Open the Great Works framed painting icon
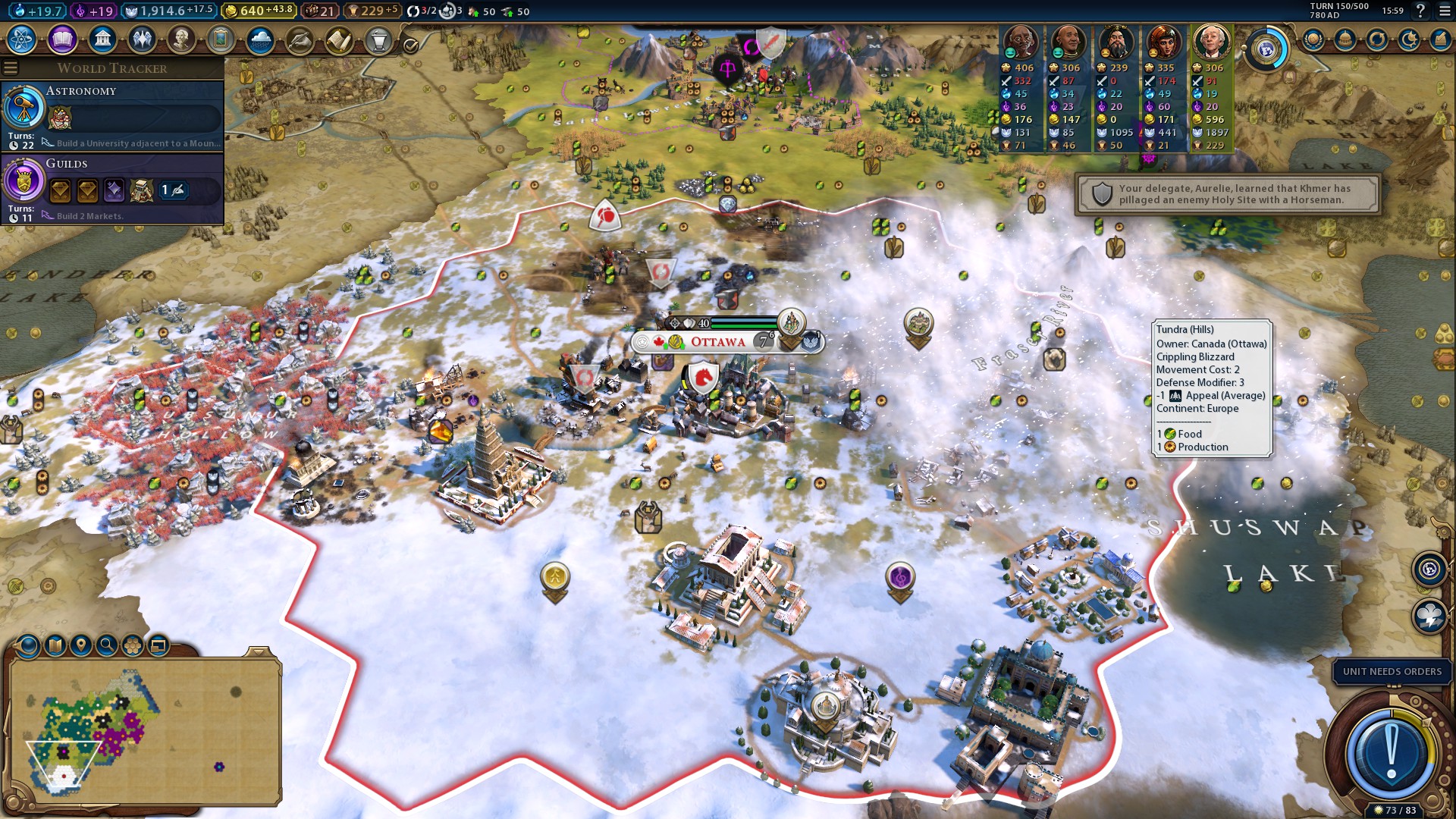The width and height of the screenshot is (1456, 819). tap(221, 39)
